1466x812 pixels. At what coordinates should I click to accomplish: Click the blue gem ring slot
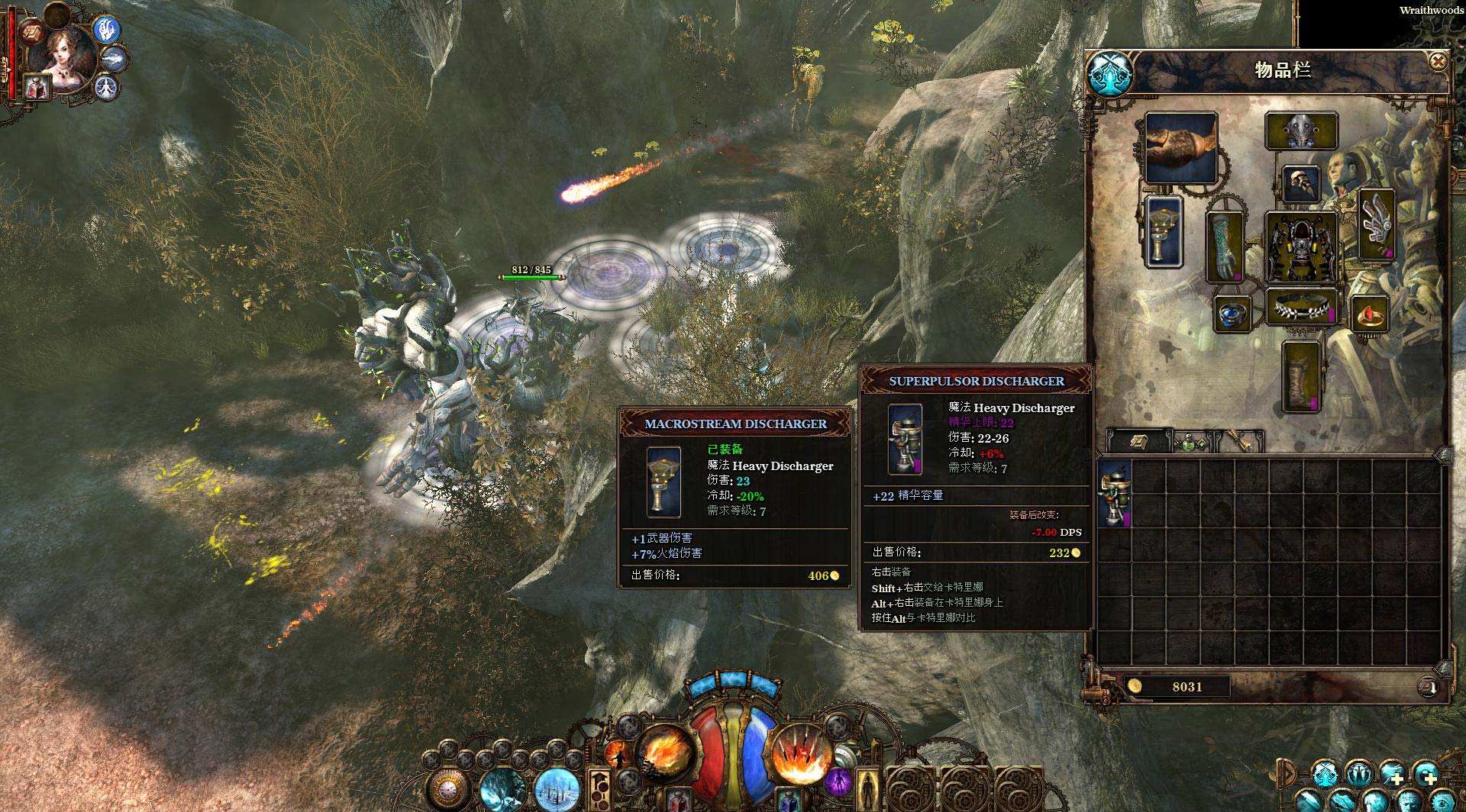[1232, 314]
